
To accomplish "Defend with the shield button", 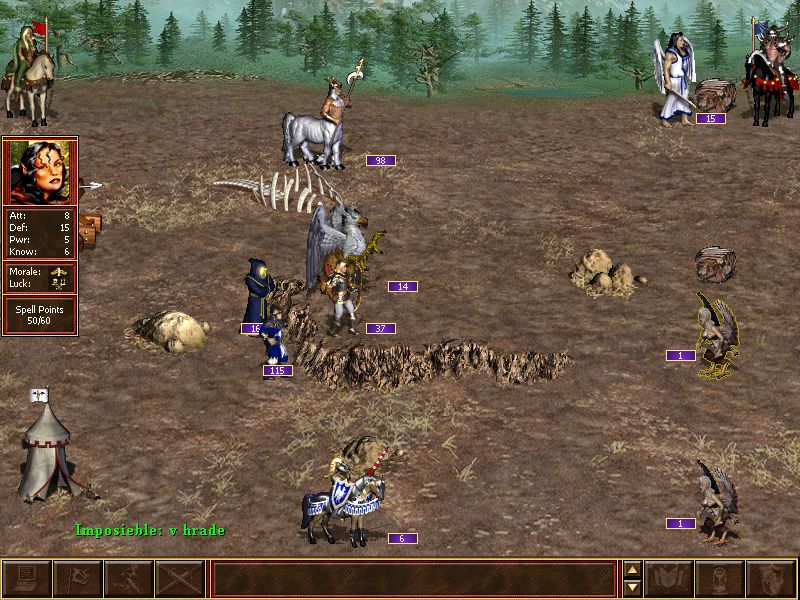I will (771, 579).
